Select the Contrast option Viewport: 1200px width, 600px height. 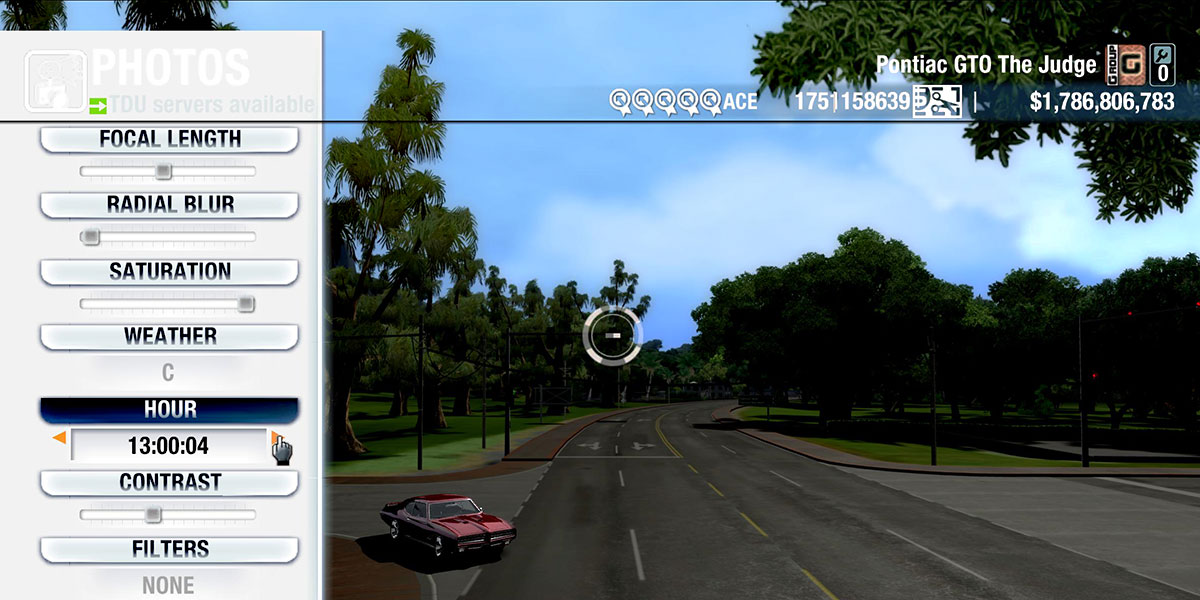point(169,482)
